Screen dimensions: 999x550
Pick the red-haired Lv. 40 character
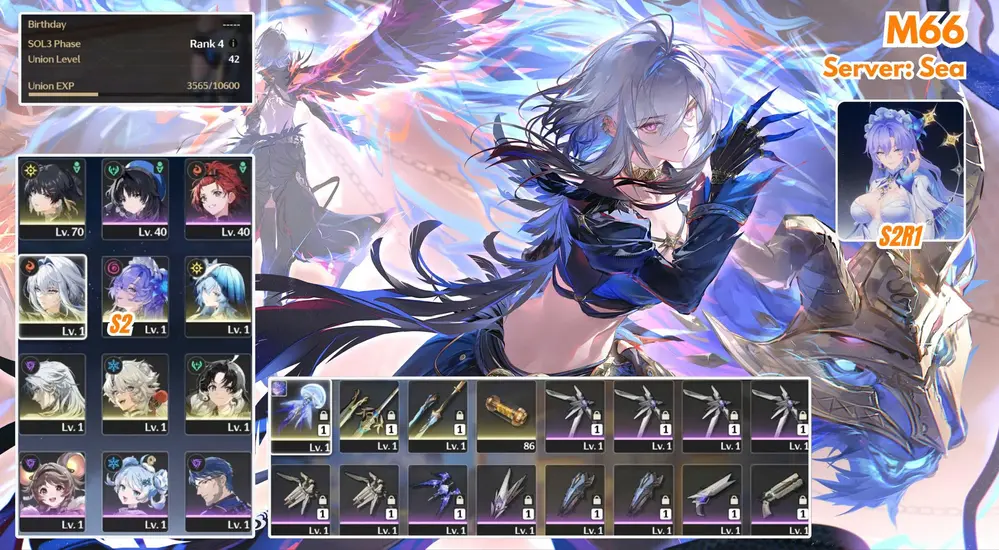pos(217,197)
